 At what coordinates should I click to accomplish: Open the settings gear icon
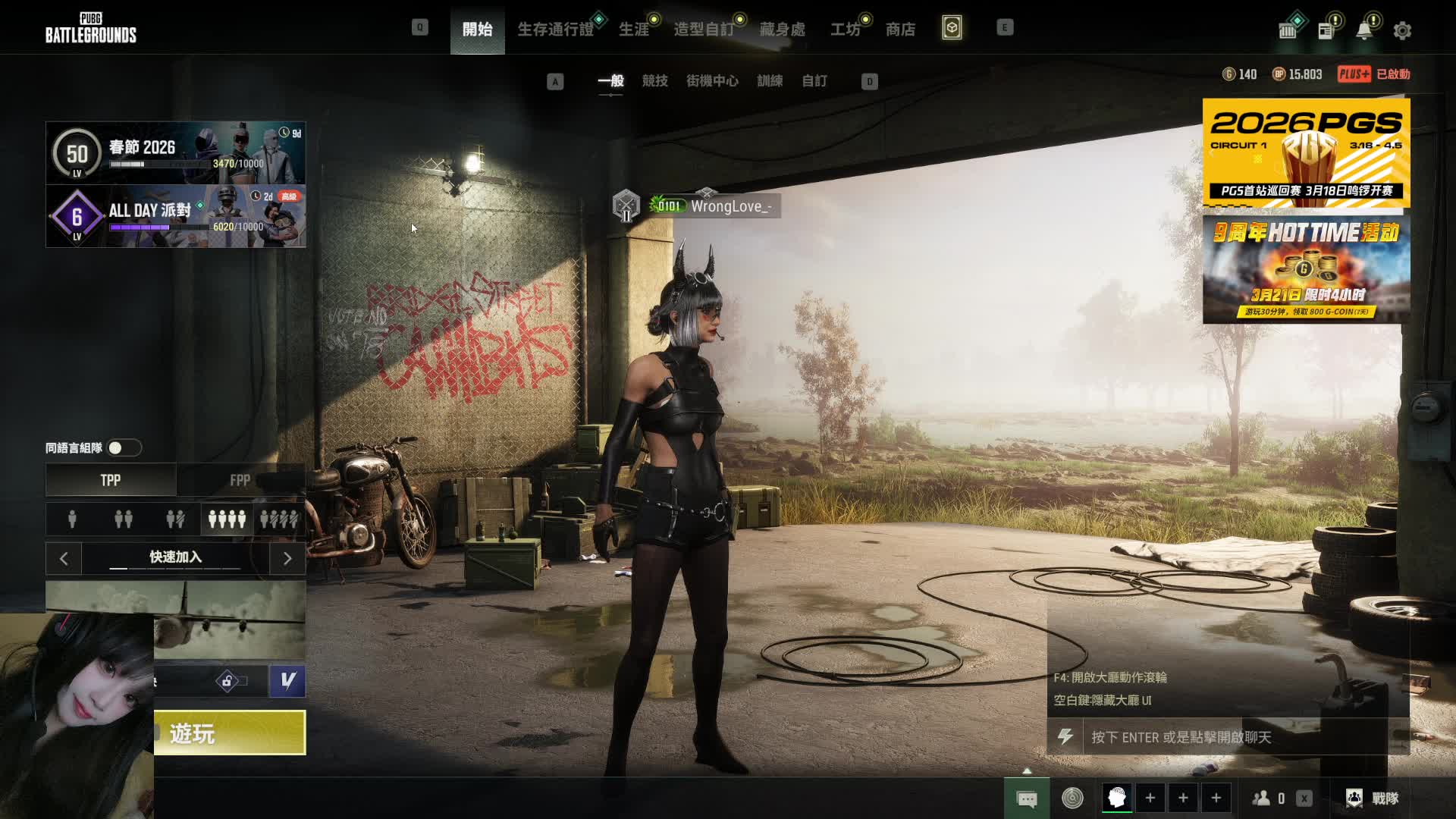[x=1402, y=31]
